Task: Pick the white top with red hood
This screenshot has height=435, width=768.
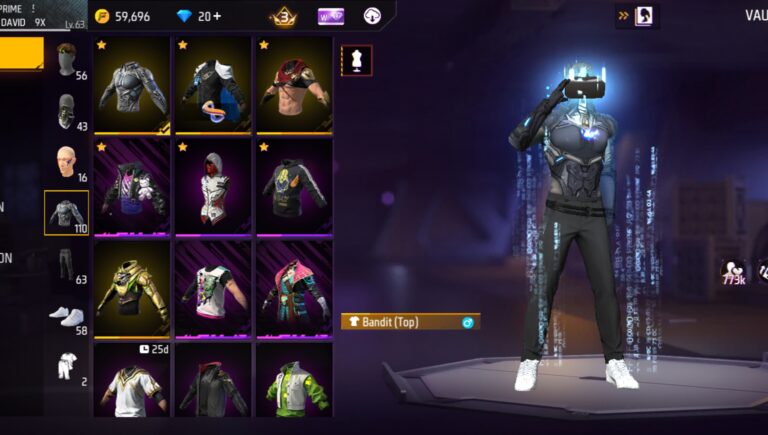Action: (213, 188)
